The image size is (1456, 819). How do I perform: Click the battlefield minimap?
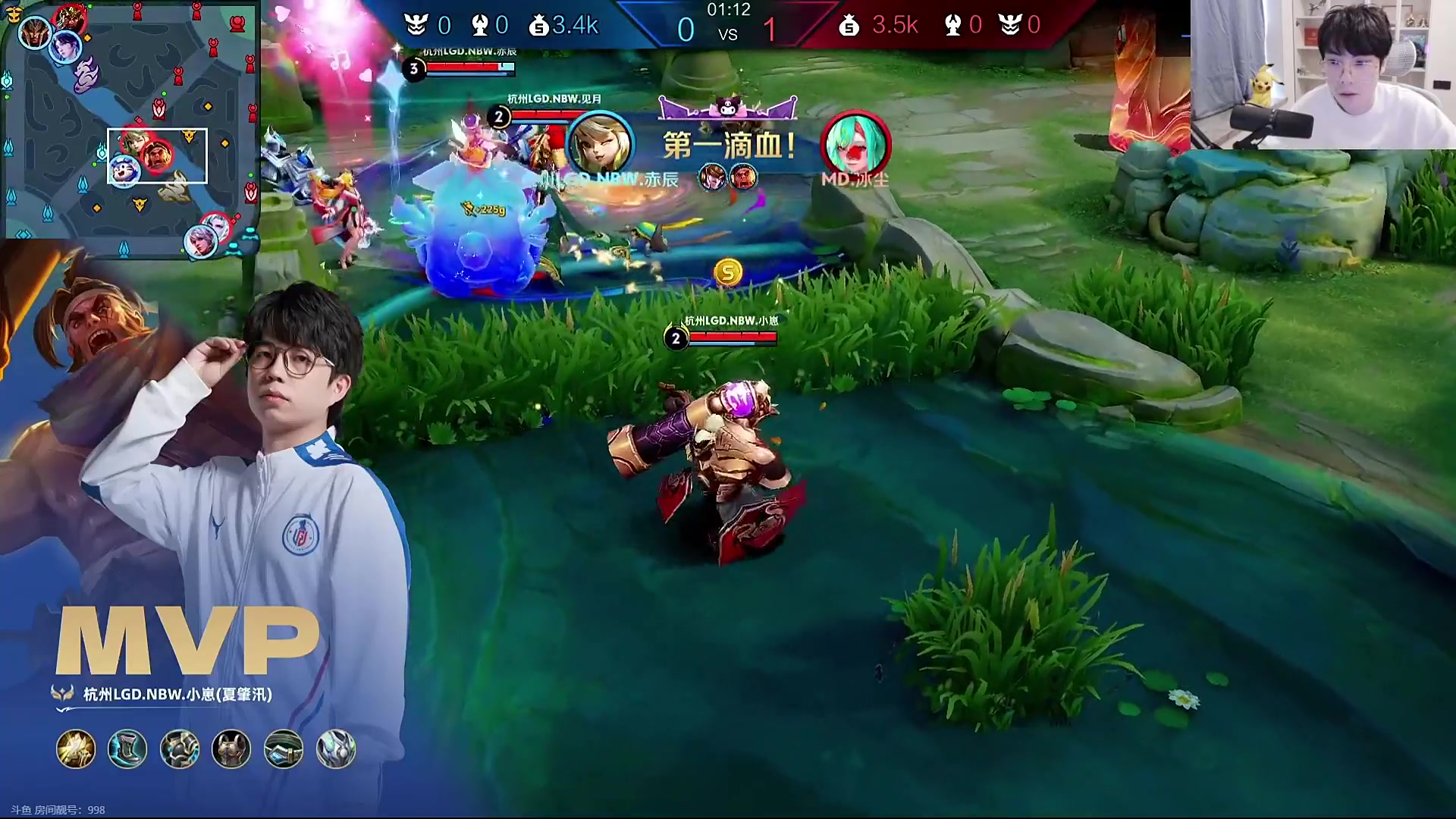click(130, 121)
